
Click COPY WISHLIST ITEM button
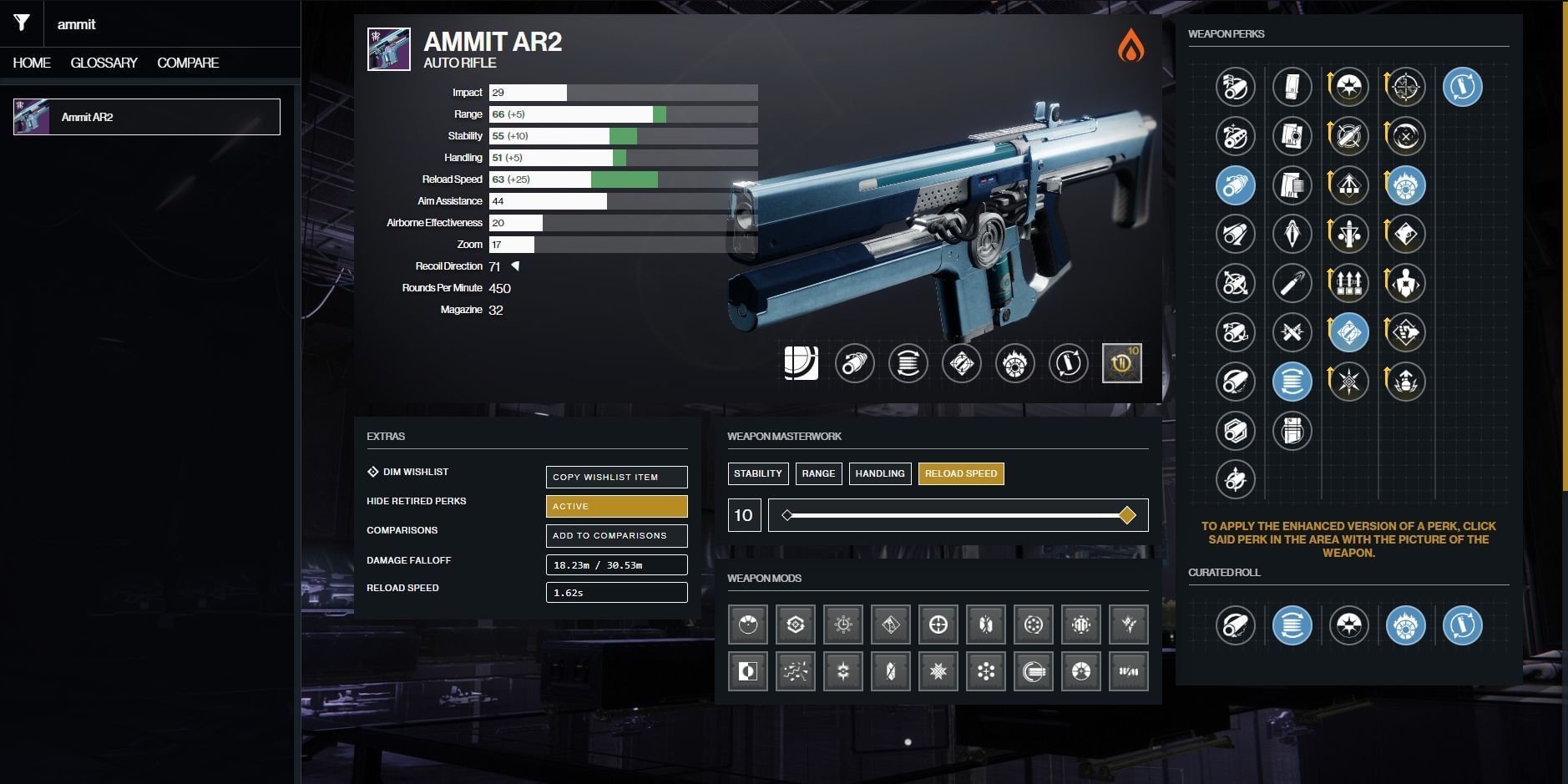pos(616,477)
